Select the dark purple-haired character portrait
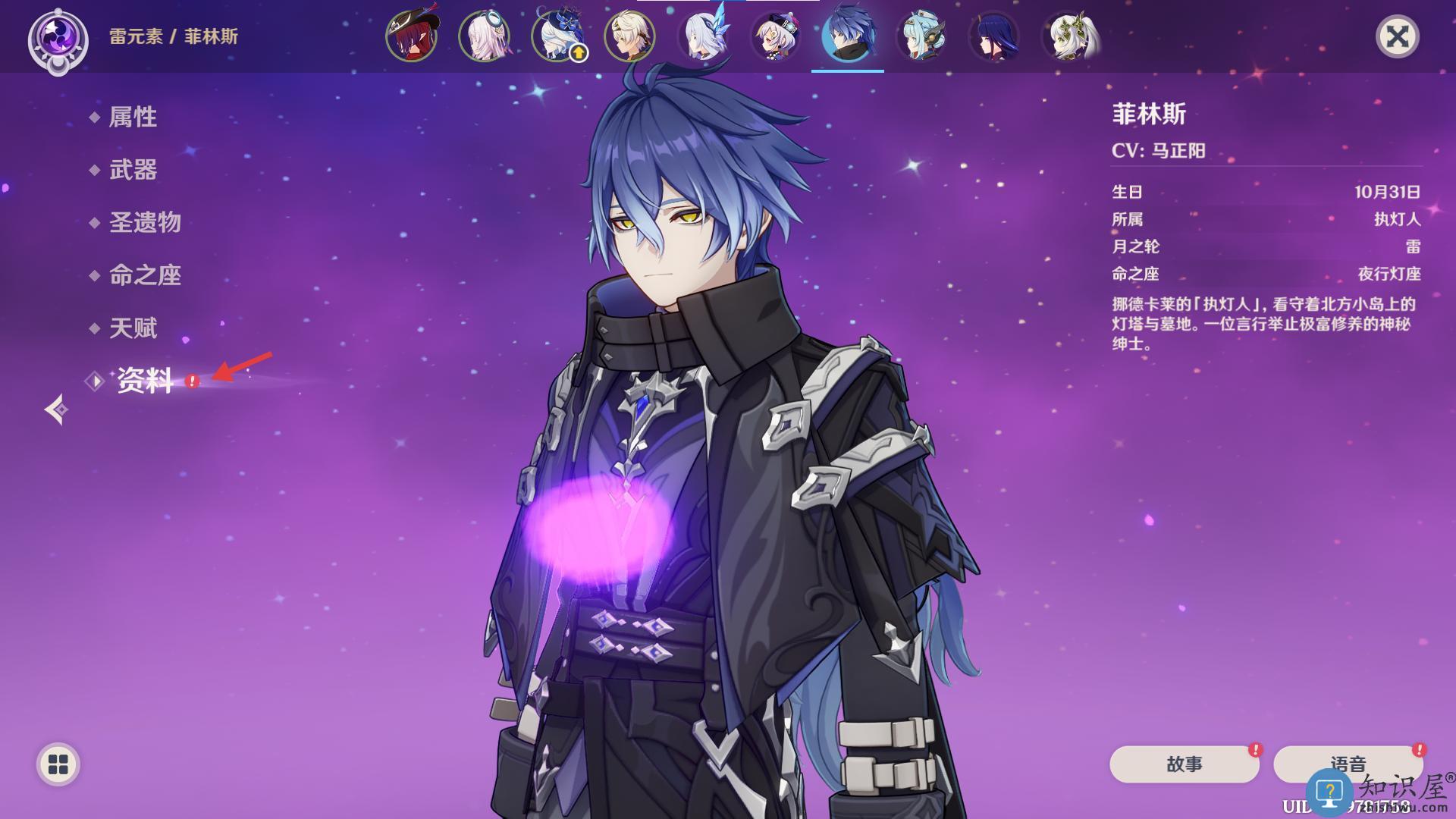Screen dimensions: 1456x819 click(x=994, y=36)
